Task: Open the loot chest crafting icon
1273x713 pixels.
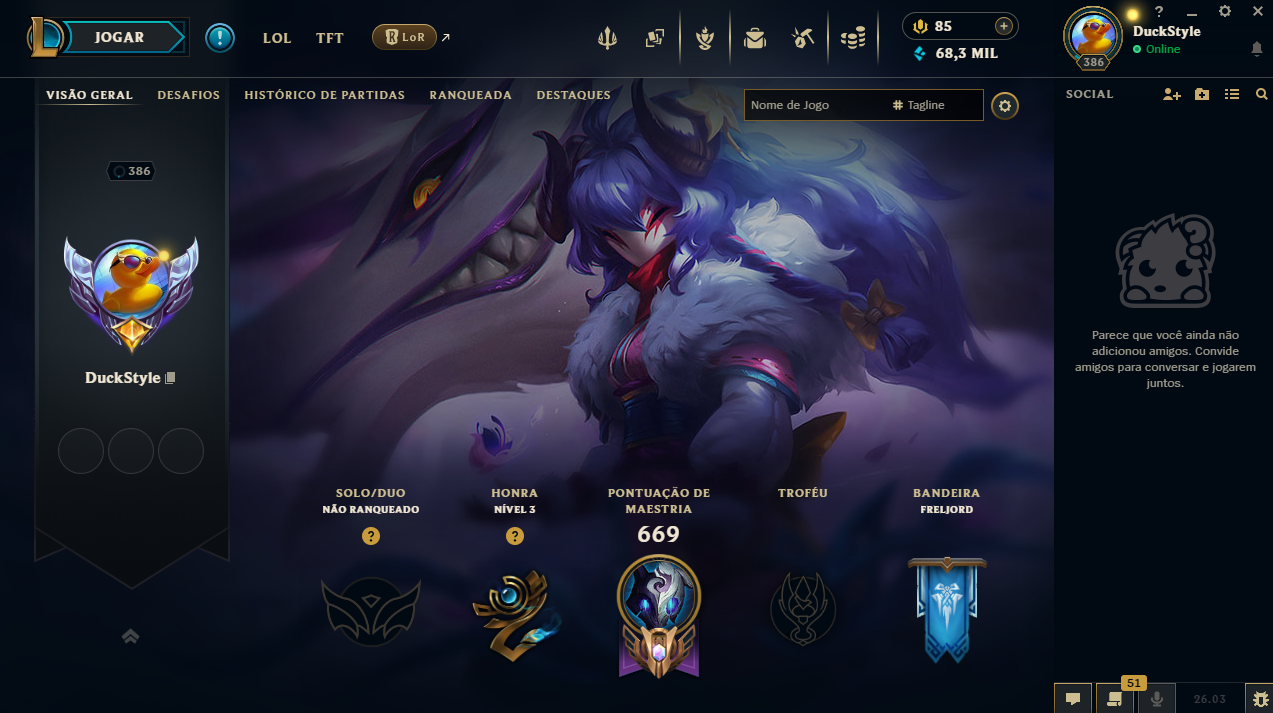Action: (x=801, y=38)
